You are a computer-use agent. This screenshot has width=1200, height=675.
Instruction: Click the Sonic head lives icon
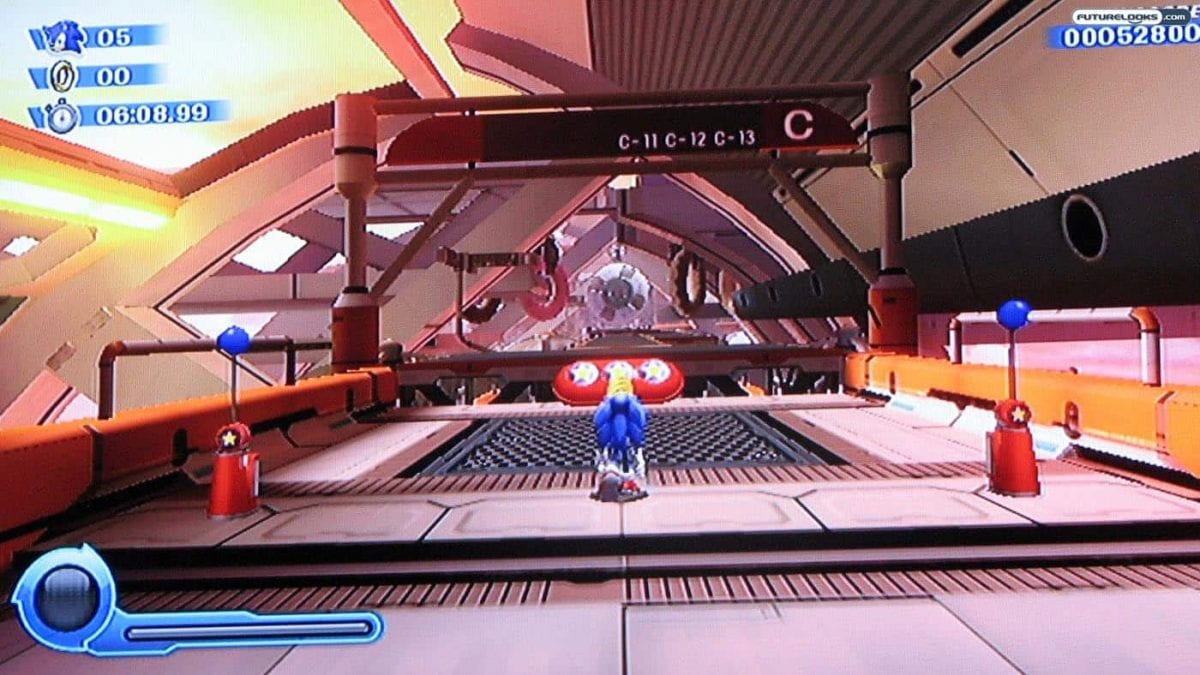click(65, 38)
